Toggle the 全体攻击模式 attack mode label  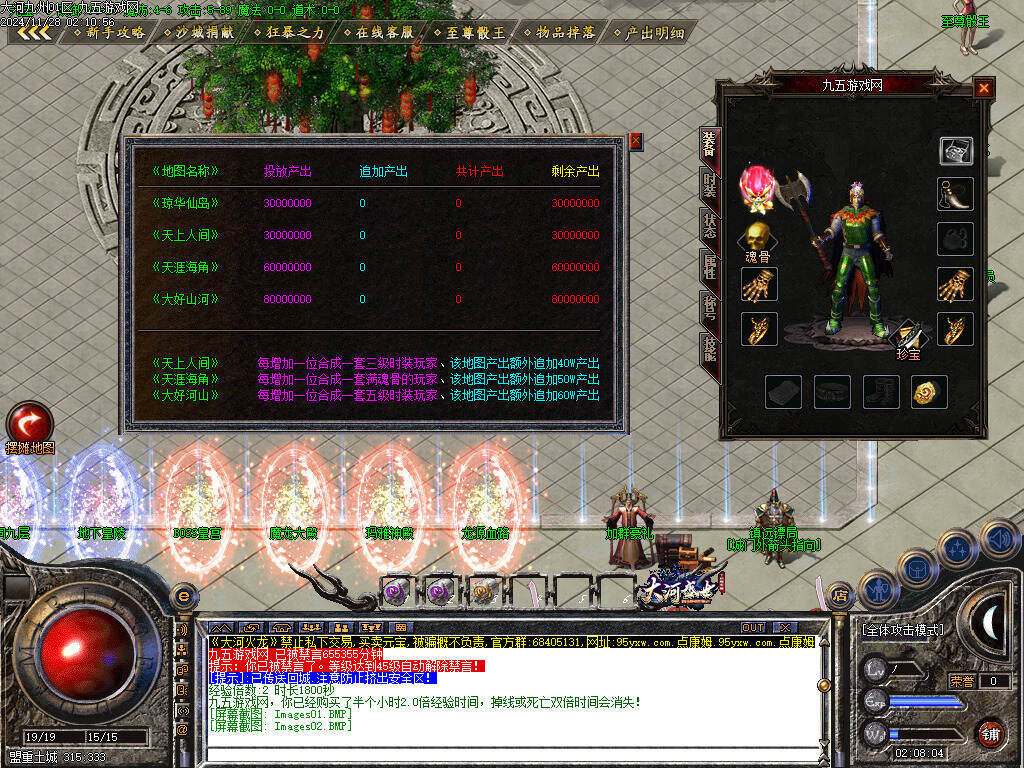tap(902, 630)
